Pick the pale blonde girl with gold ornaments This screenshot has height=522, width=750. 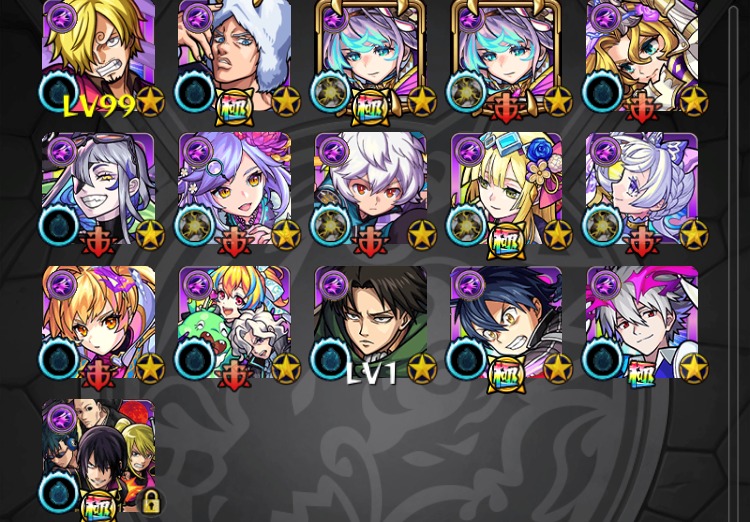[x=642, y=56]
